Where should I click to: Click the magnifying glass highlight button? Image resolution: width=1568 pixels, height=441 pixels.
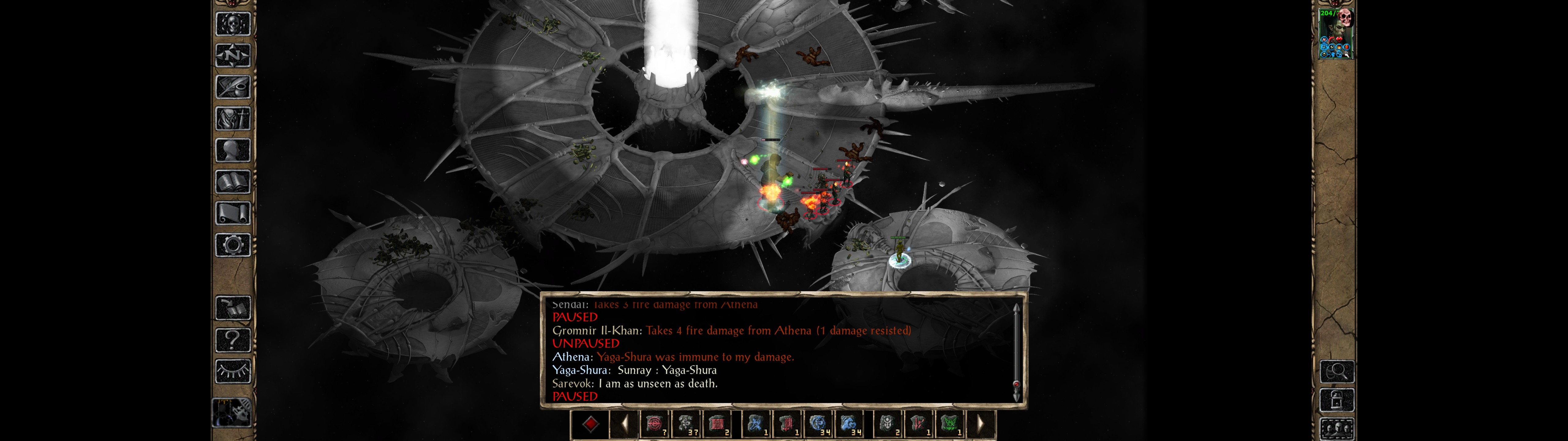click(x=1337, y=371)
